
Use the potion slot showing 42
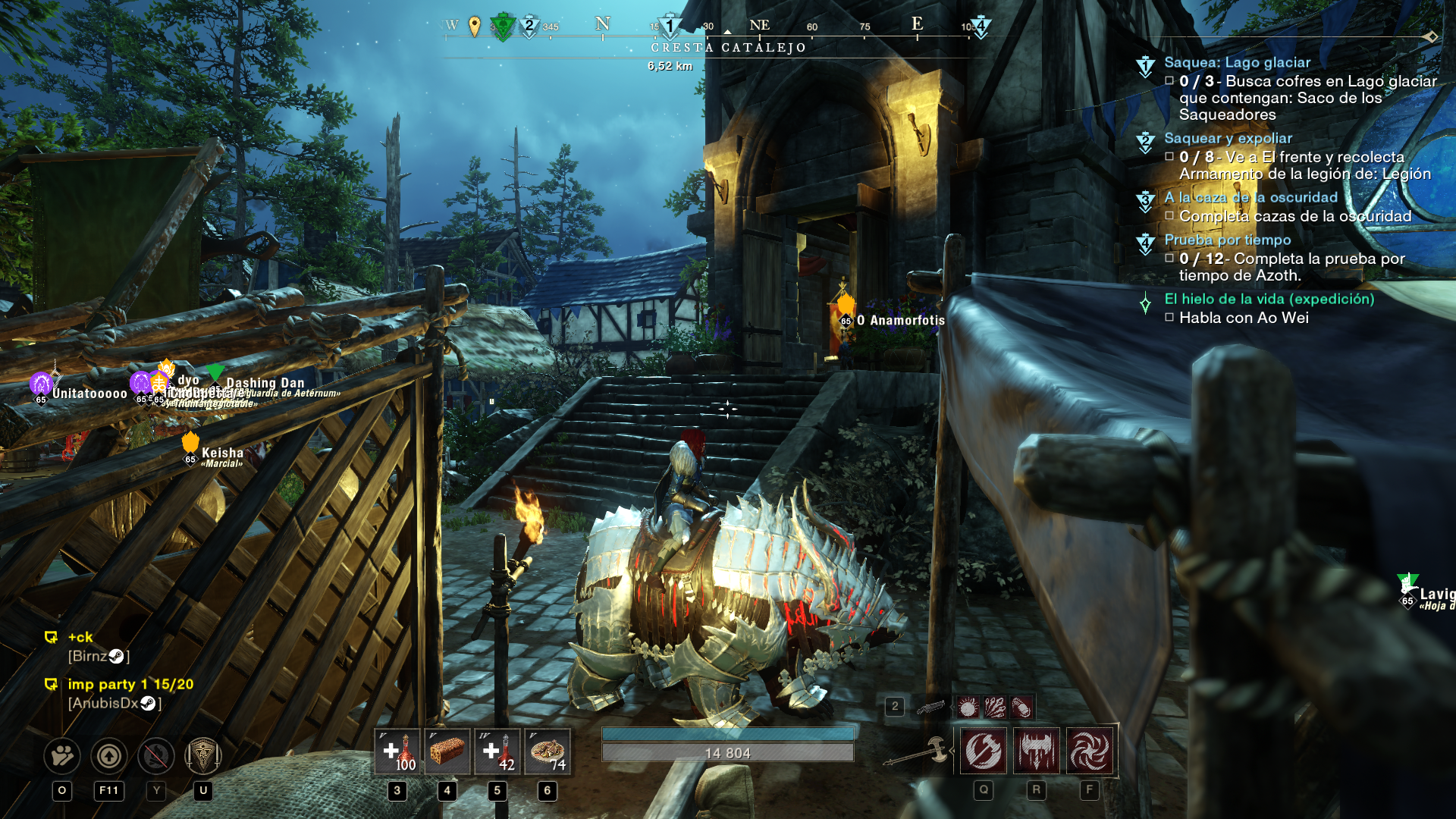click(497, 752)
